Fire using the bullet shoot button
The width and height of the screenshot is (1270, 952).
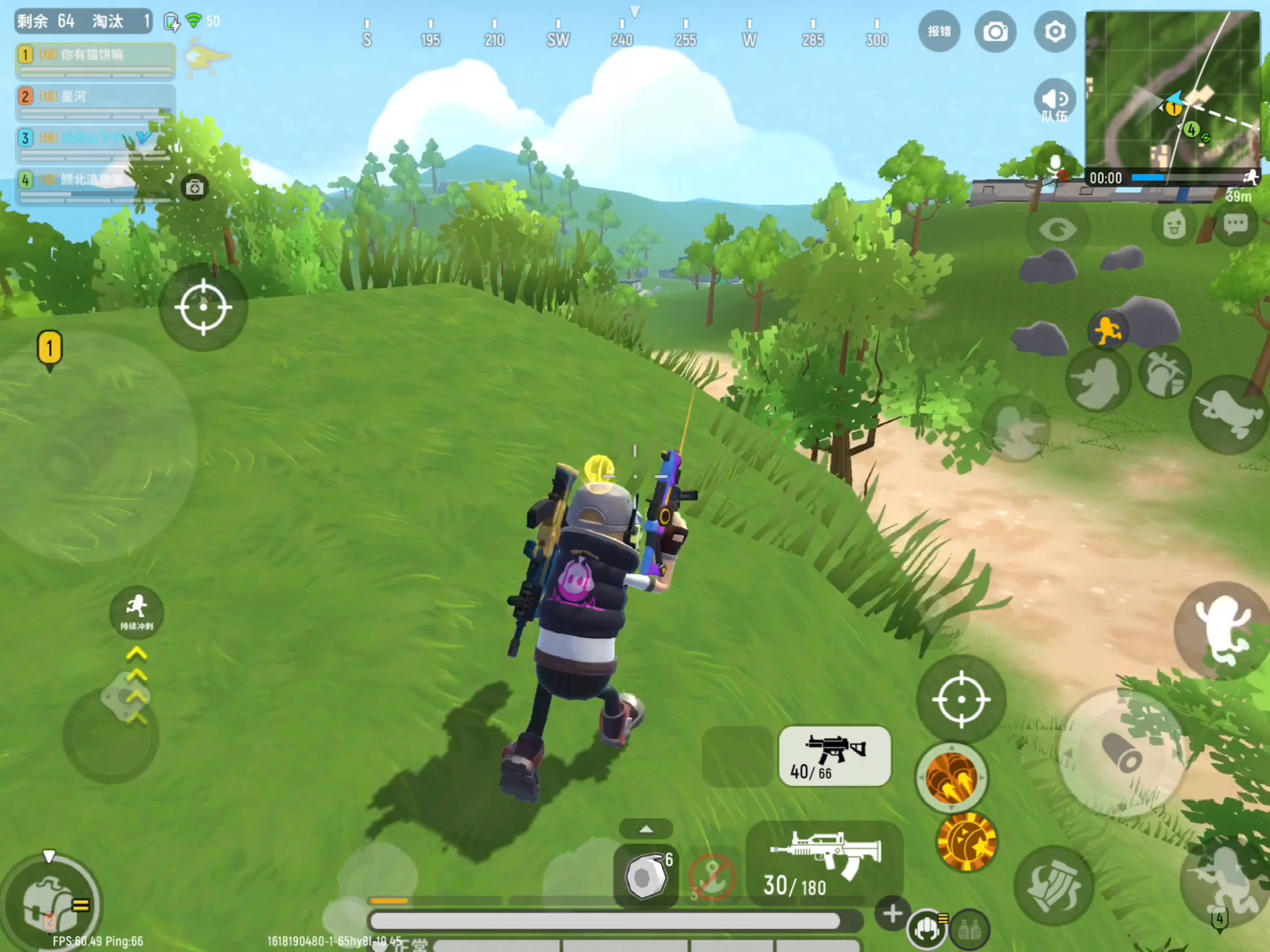tap(1121, 753)
